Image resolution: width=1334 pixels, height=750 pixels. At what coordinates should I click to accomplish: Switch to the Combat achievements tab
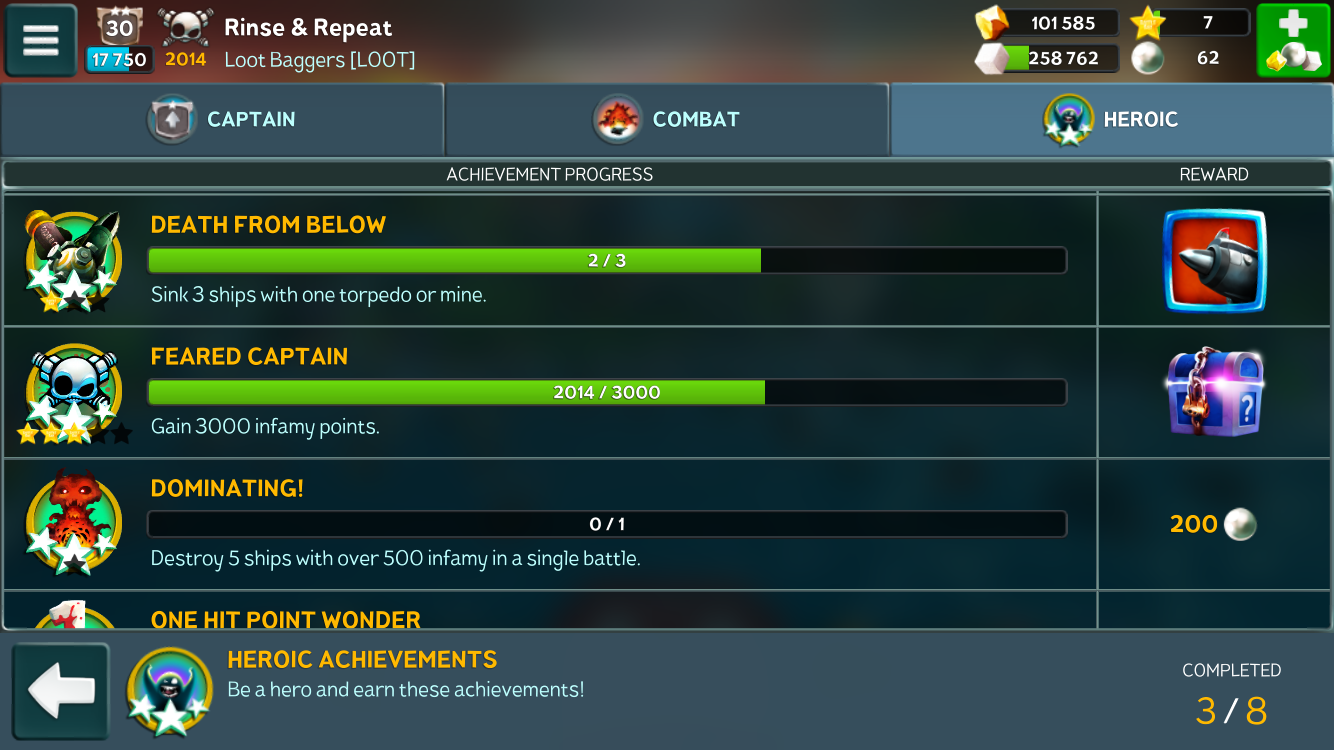click(666, 120)
